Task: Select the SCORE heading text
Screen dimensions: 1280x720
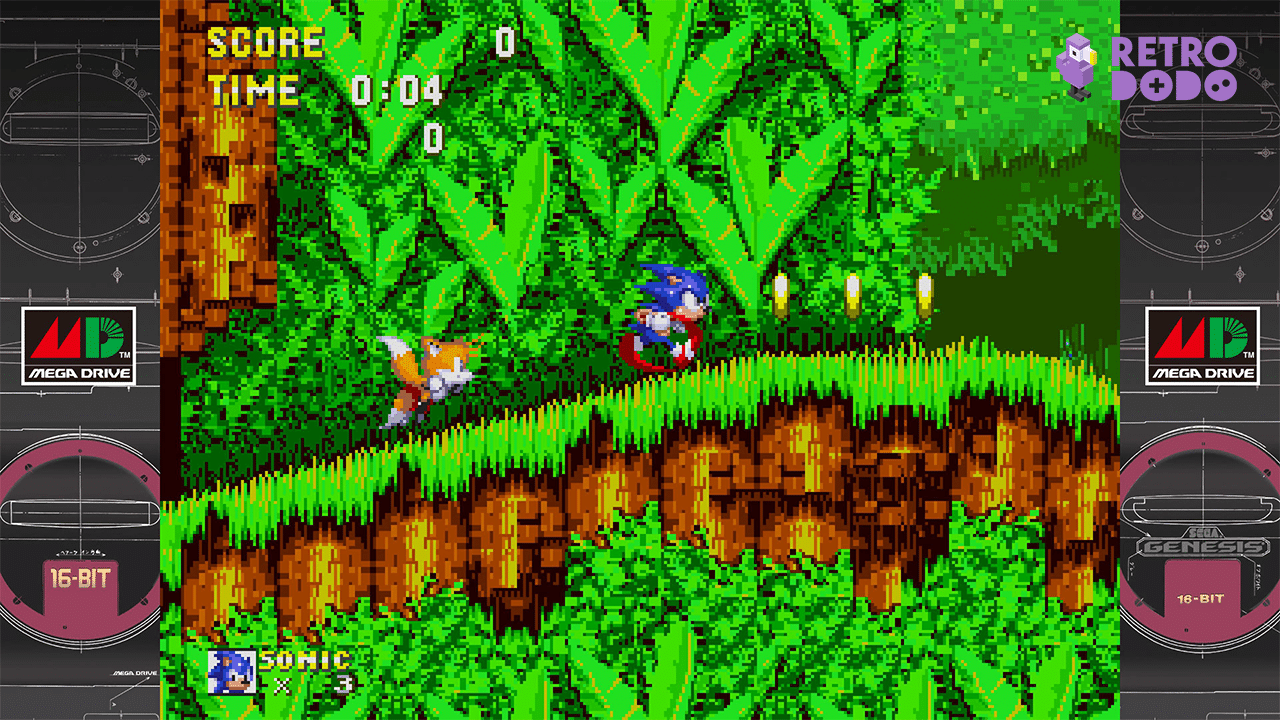Action: click(x=263, y=42)
